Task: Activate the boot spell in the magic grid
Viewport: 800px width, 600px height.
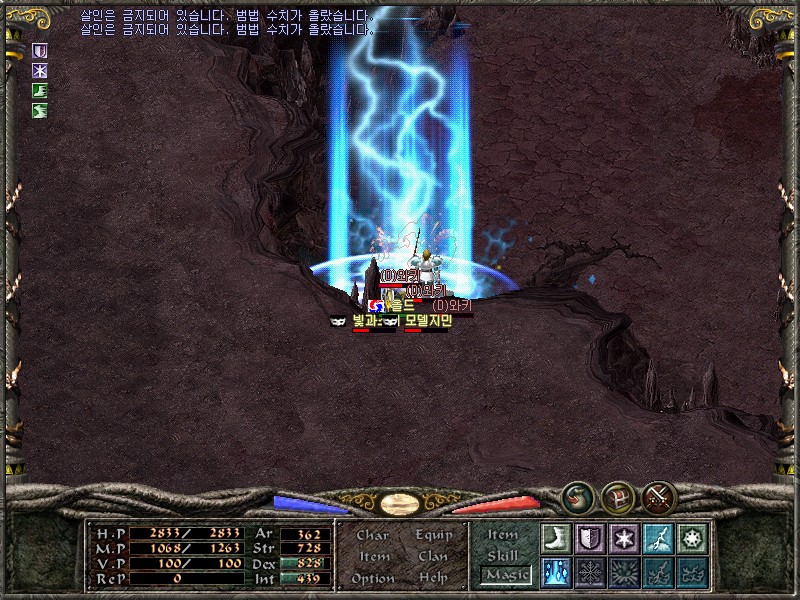Action: coord(555,538)
